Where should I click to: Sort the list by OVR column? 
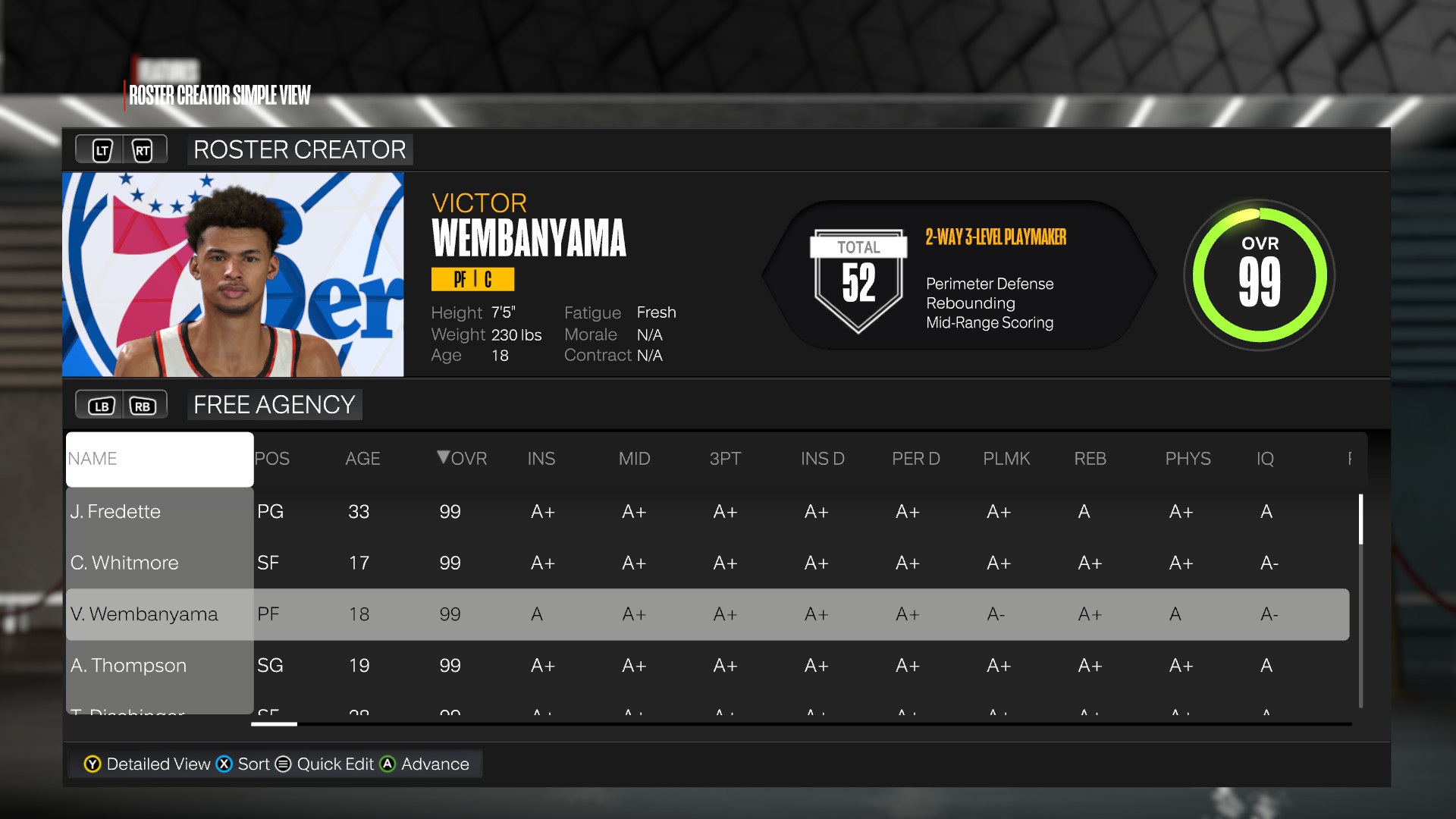[462, 459]
